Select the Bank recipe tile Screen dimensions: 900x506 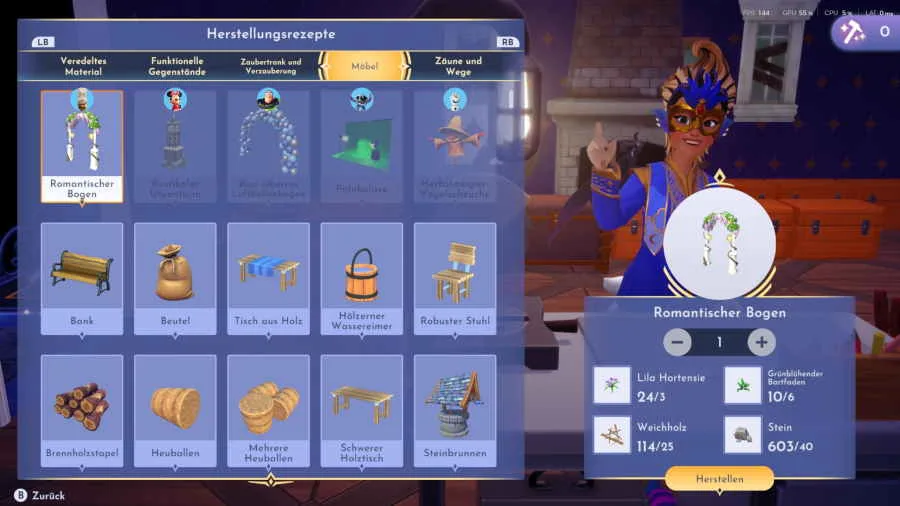click(82, 278)
